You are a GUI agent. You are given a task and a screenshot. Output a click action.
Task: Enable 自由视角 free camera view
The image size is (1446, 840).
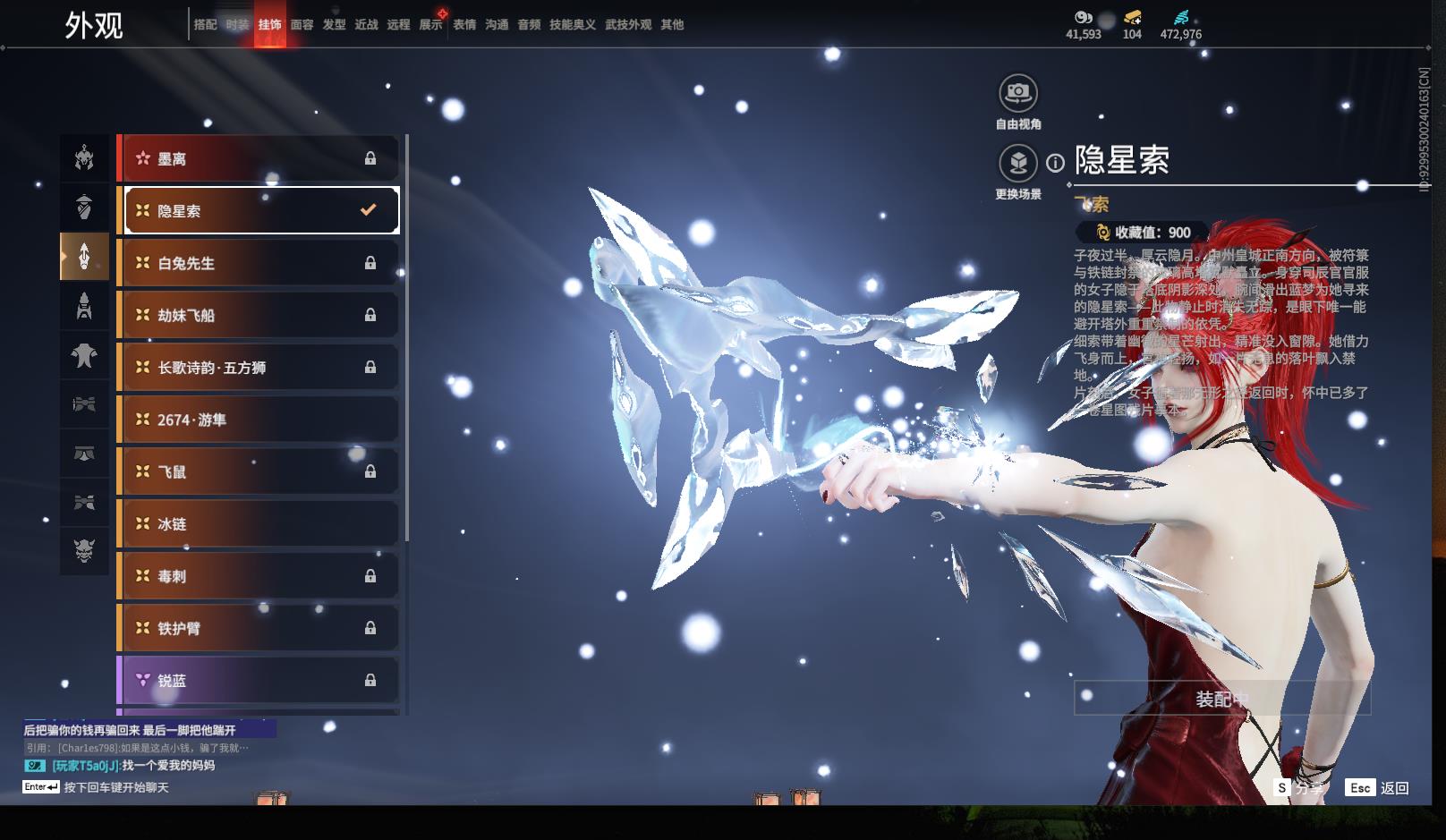click(x=1018, y=93)
